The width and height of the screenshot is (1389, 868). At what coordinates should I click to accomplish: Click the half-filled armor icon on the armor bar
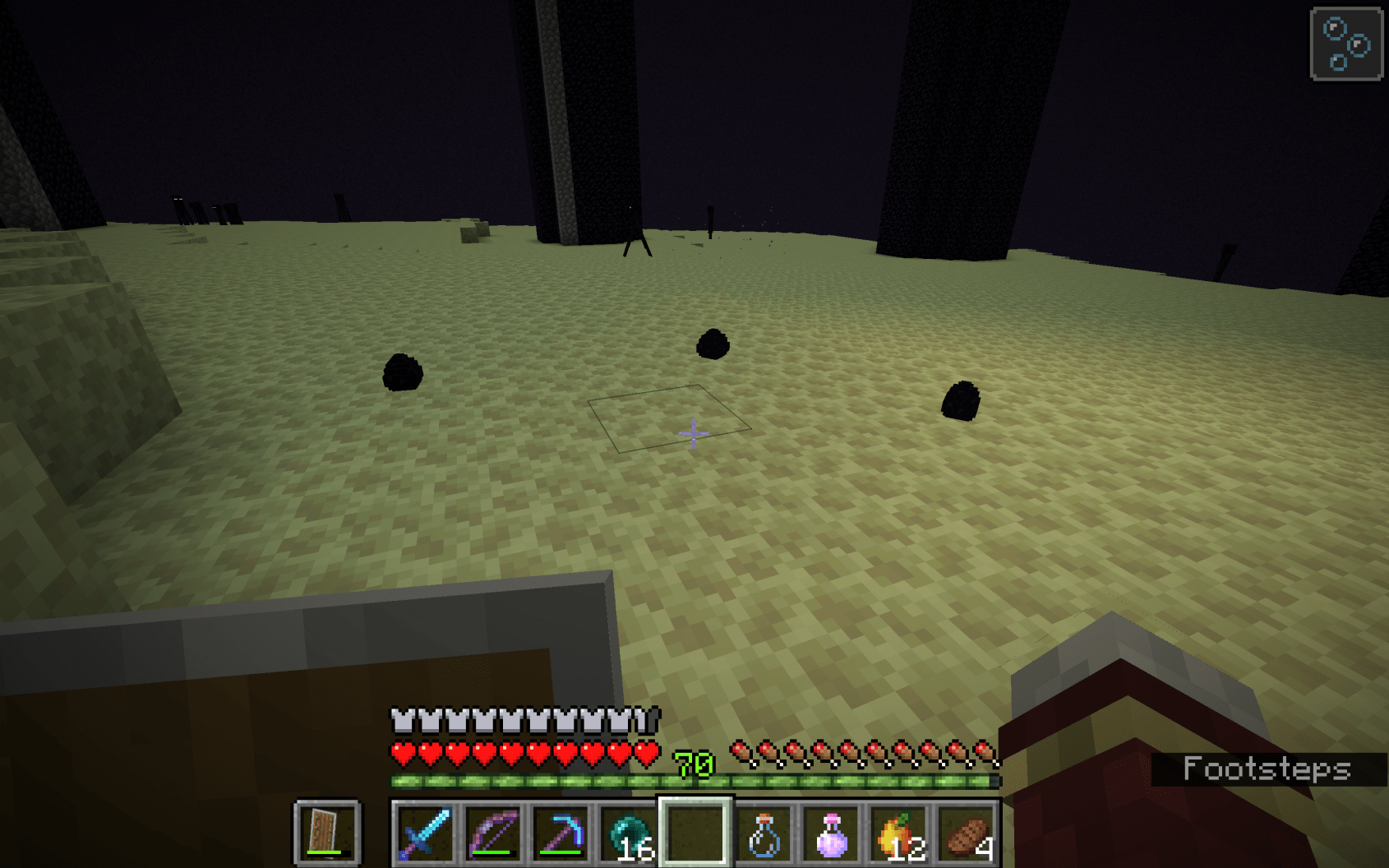tap(646, 718)
